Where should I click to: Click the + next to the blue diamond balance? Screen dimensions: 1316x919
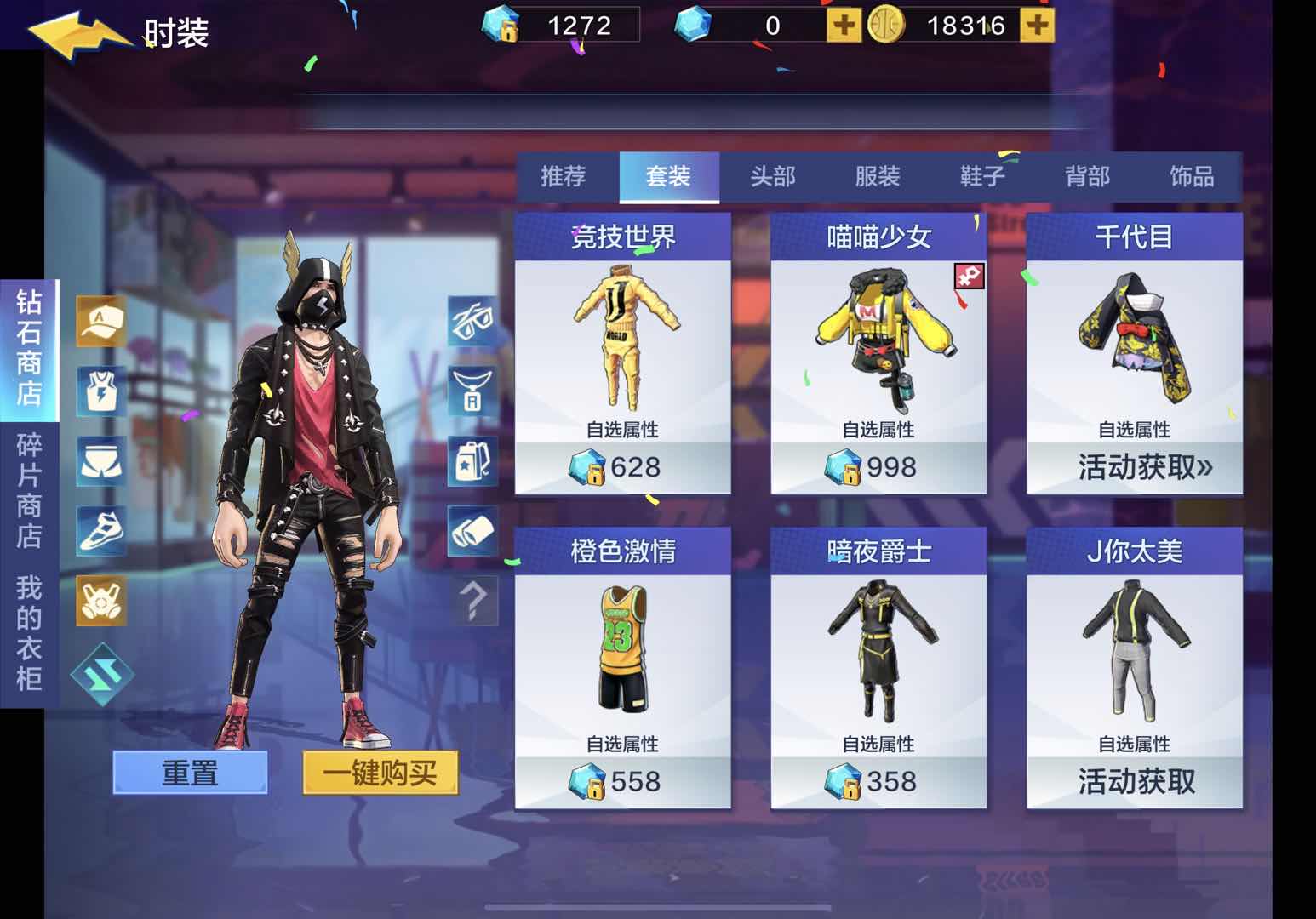[x=844, y=26]
